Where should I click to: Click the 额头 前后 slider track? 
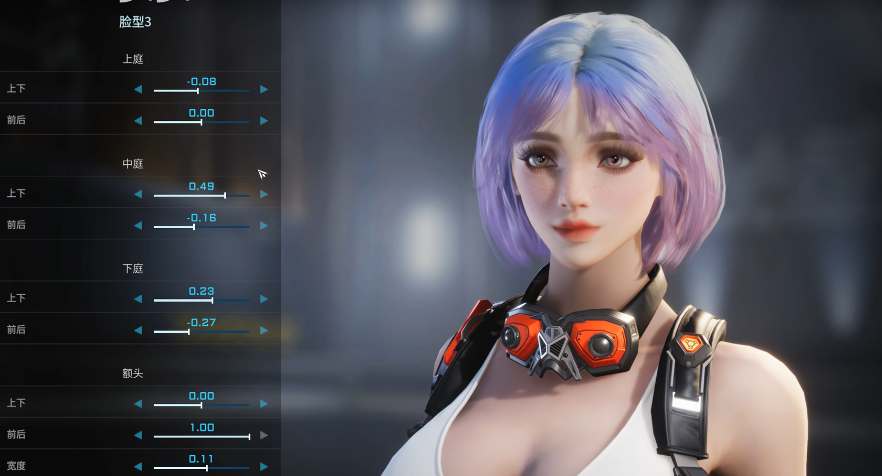coord(201,436)
